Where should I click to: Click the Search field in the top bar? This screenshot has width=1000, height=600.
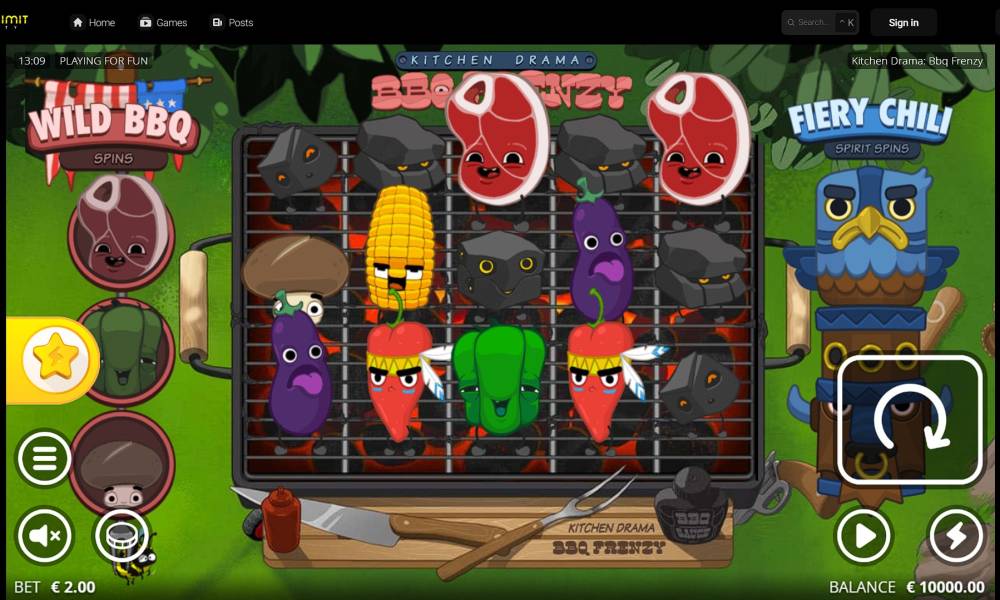point(812,22)
